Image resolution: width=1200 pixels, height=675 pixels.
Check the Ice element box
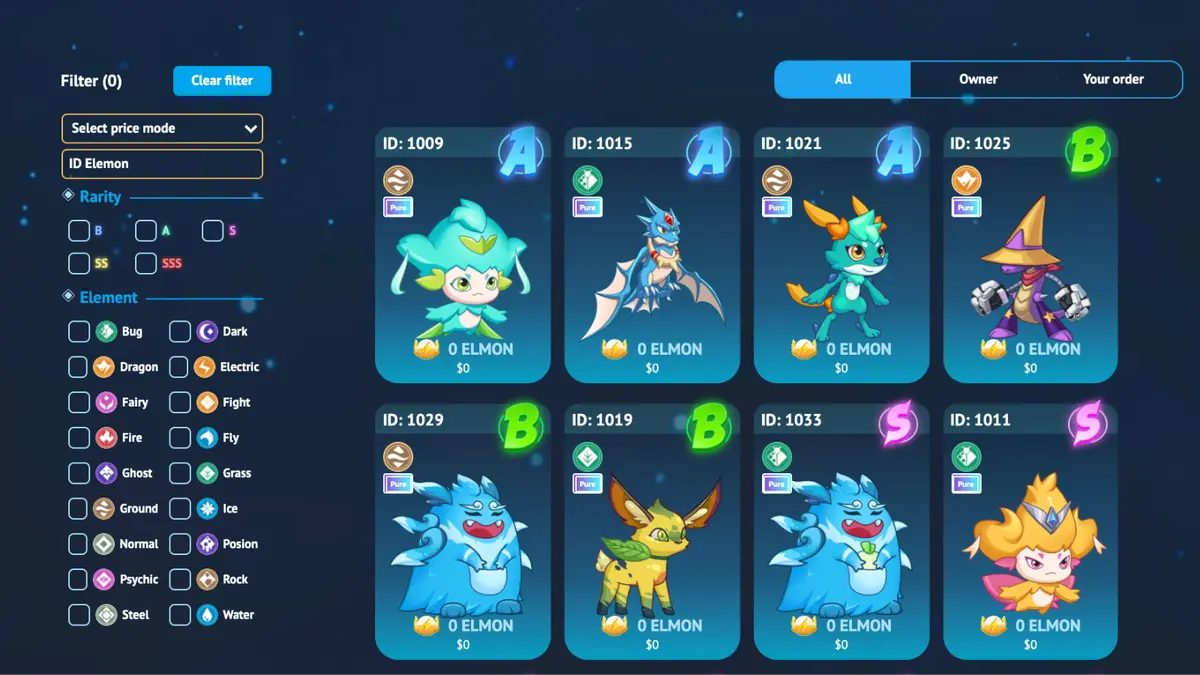click(x=180, y=509)
